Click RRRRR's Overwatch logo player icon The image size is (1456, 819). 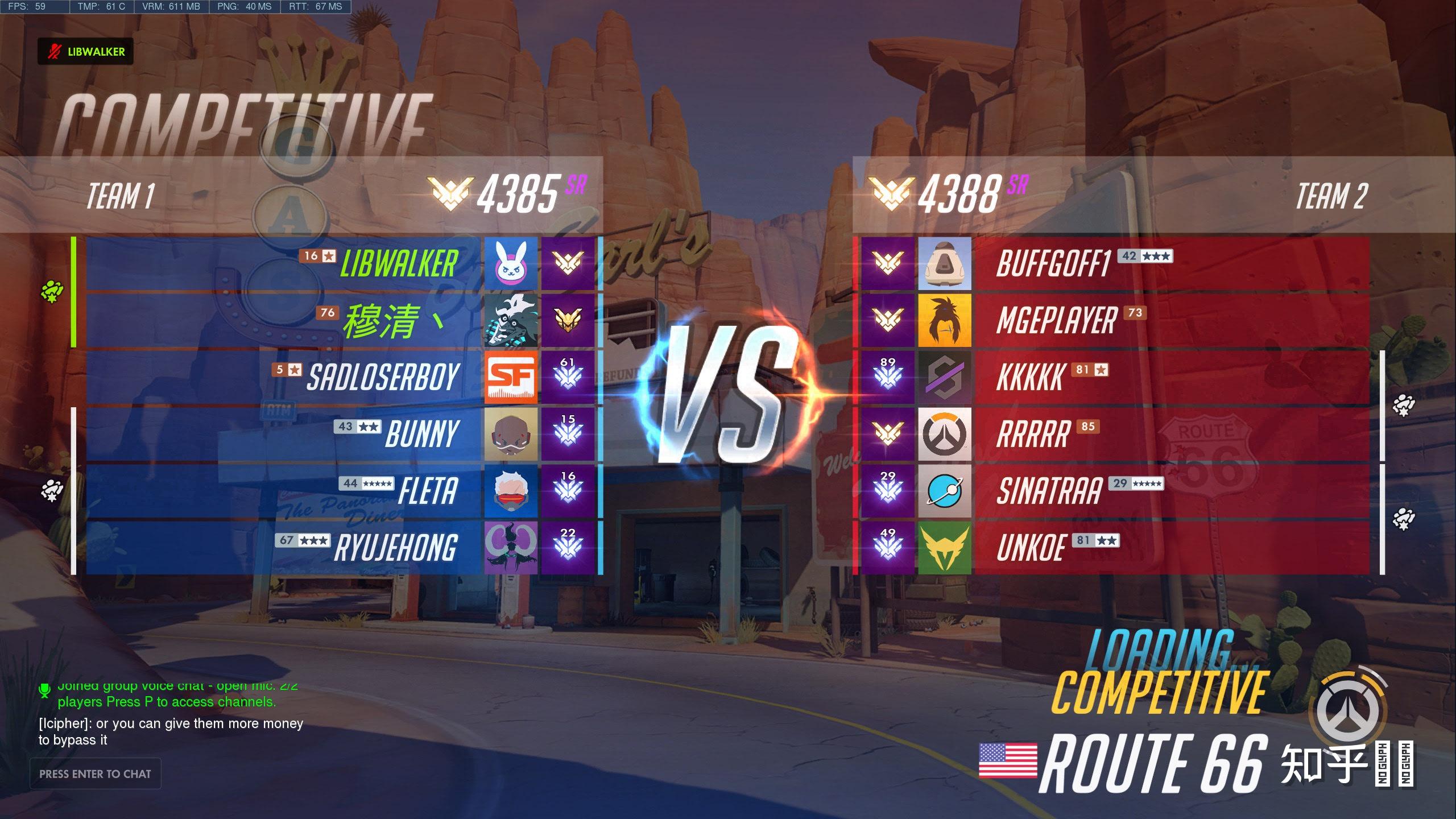945,434
